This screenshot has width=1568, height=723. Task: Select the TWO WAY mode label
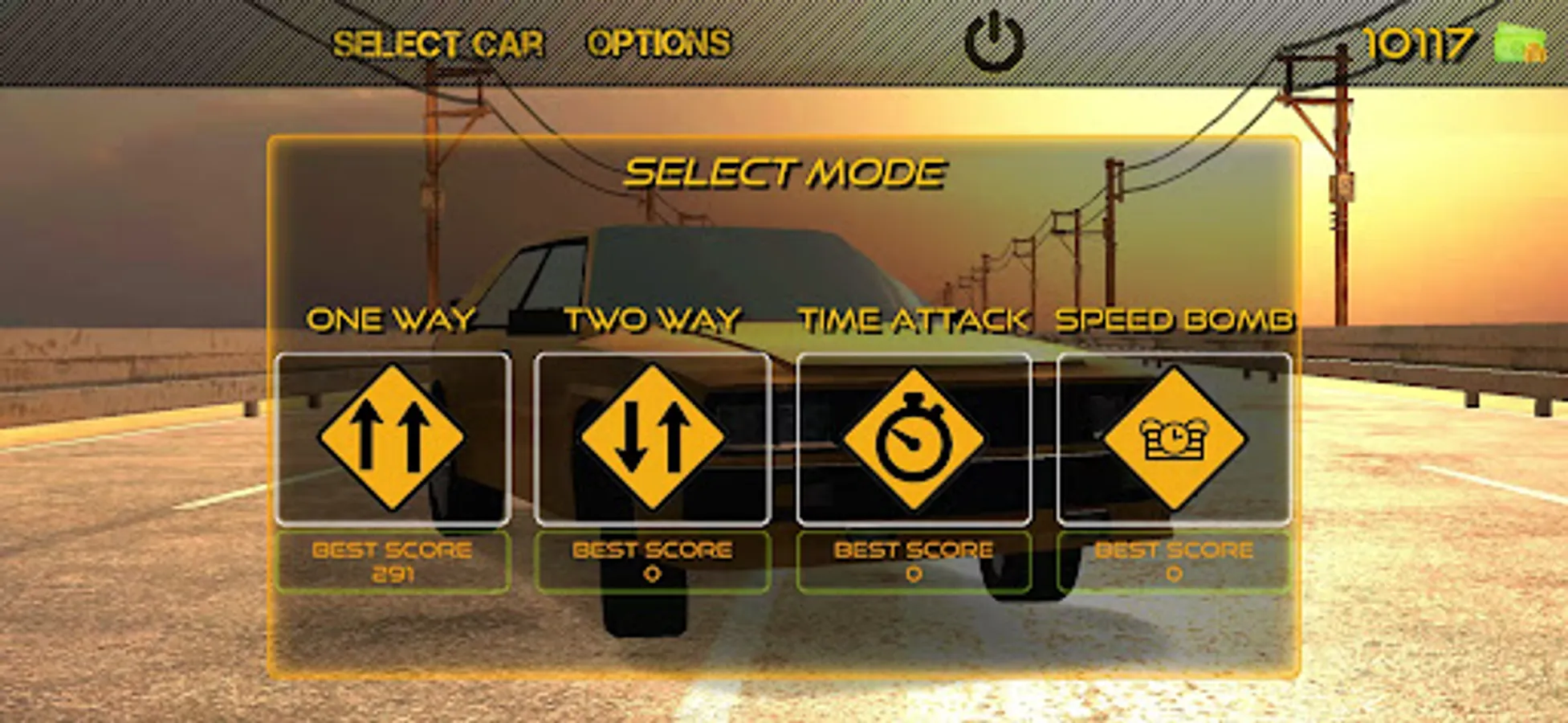click(x=653, y=321)
